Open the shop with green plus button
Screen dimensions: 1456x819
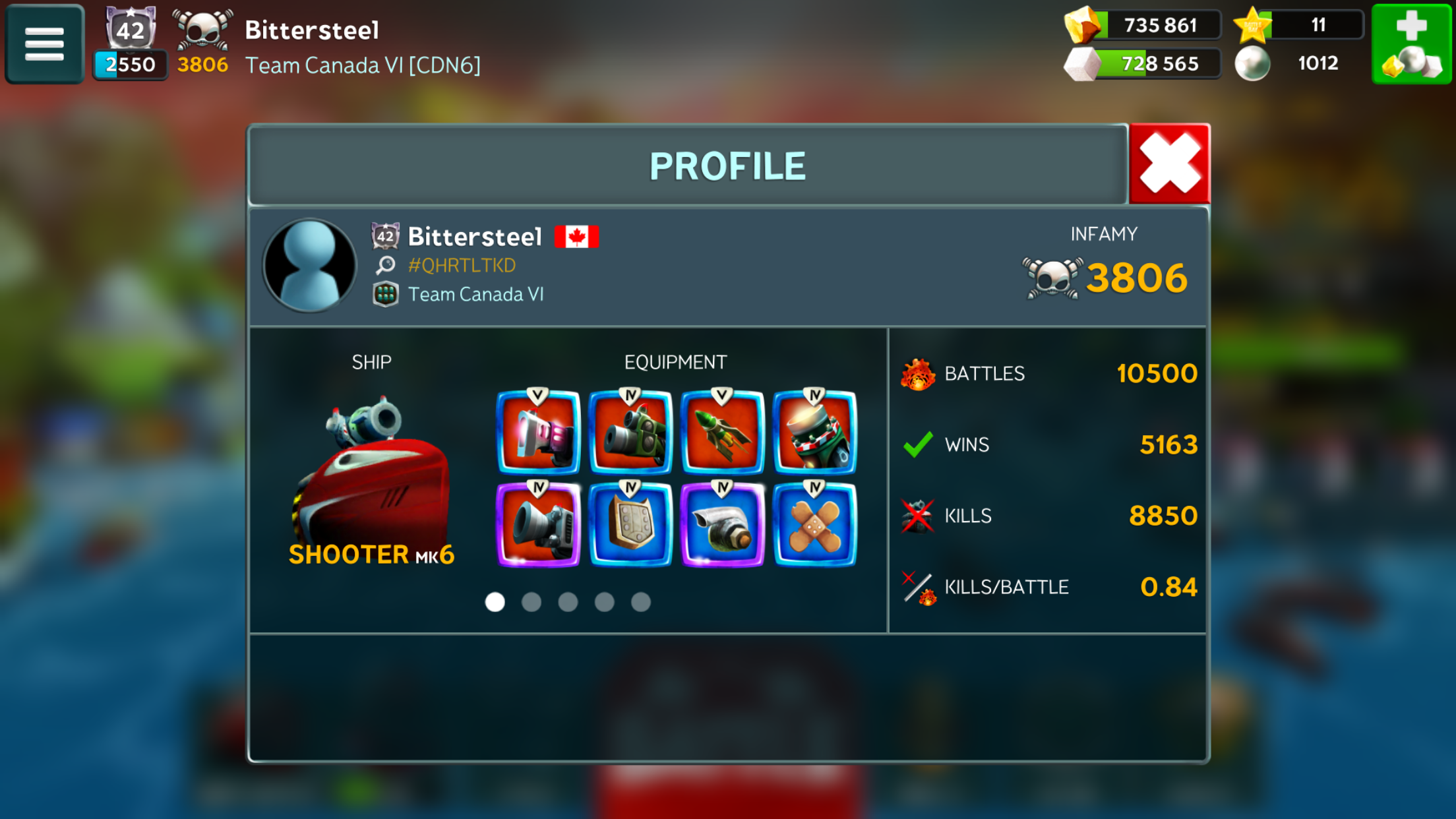1411,44
